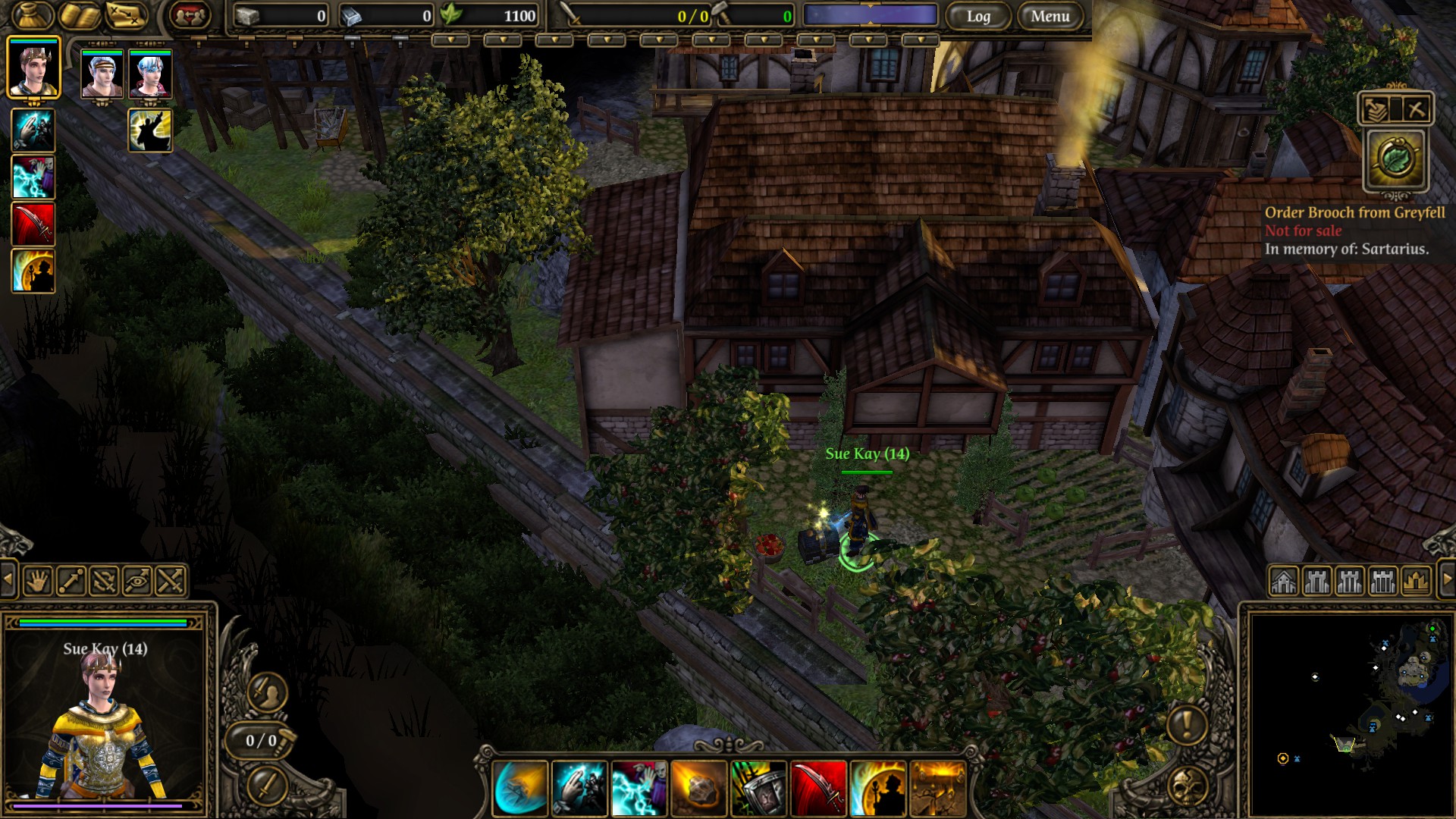This screenshot has width=1456, height=819.
Task: Choose the open hand stop command
Action: click(37, 582)
